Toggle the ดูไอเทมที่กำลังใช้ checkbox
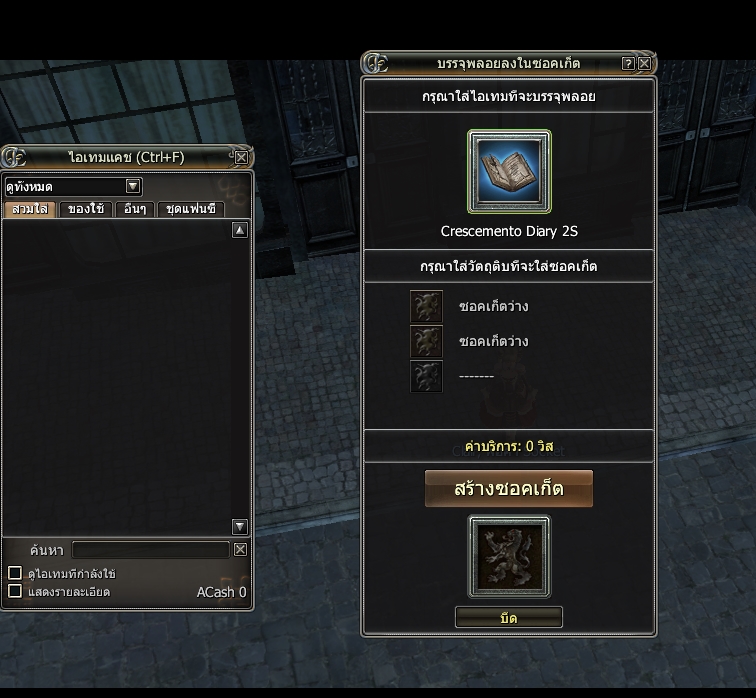 click(x=15, y=573)
